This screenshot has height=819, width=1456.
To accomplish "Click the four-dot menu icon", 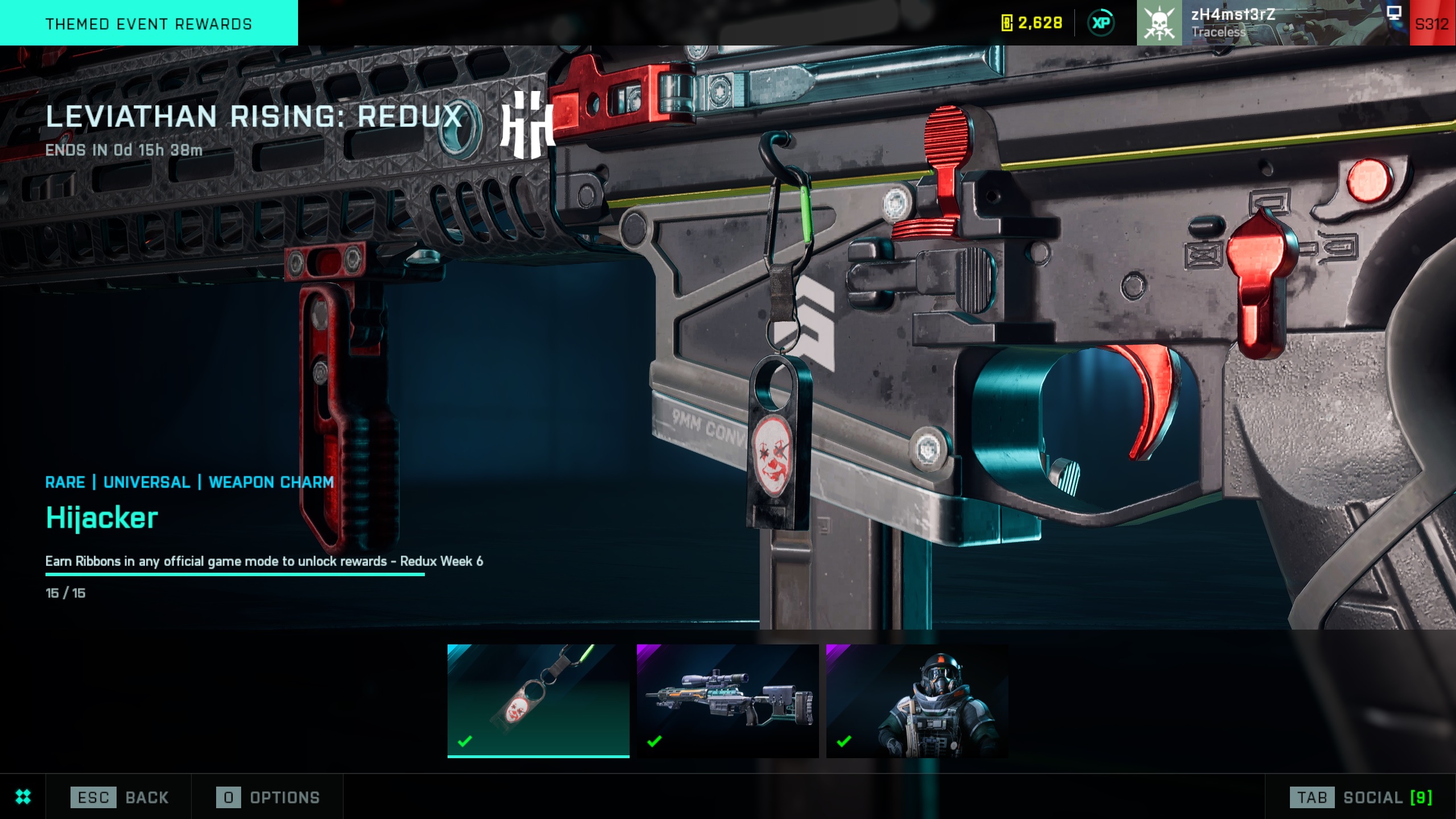I will (23, 797).
